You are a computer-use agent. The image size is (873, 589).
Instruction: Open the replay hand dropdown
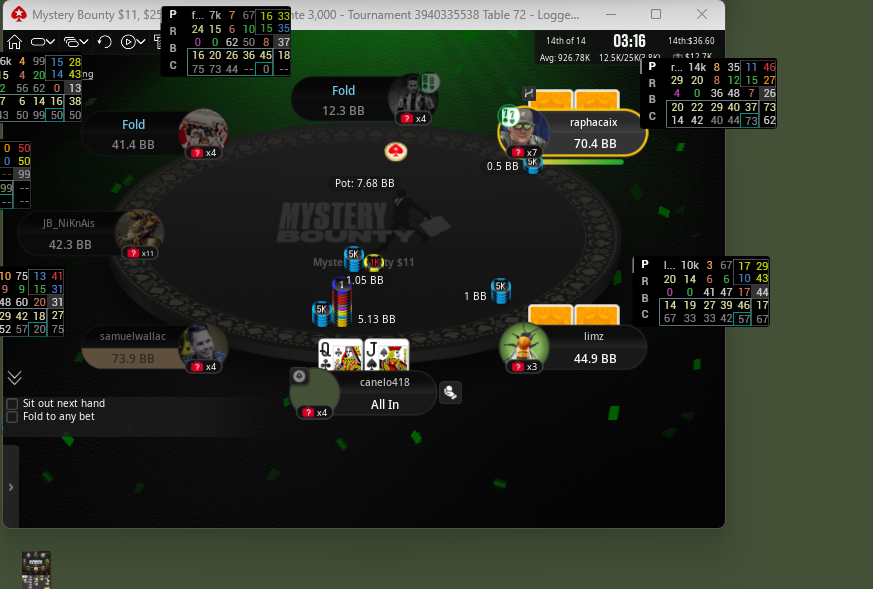133,42
